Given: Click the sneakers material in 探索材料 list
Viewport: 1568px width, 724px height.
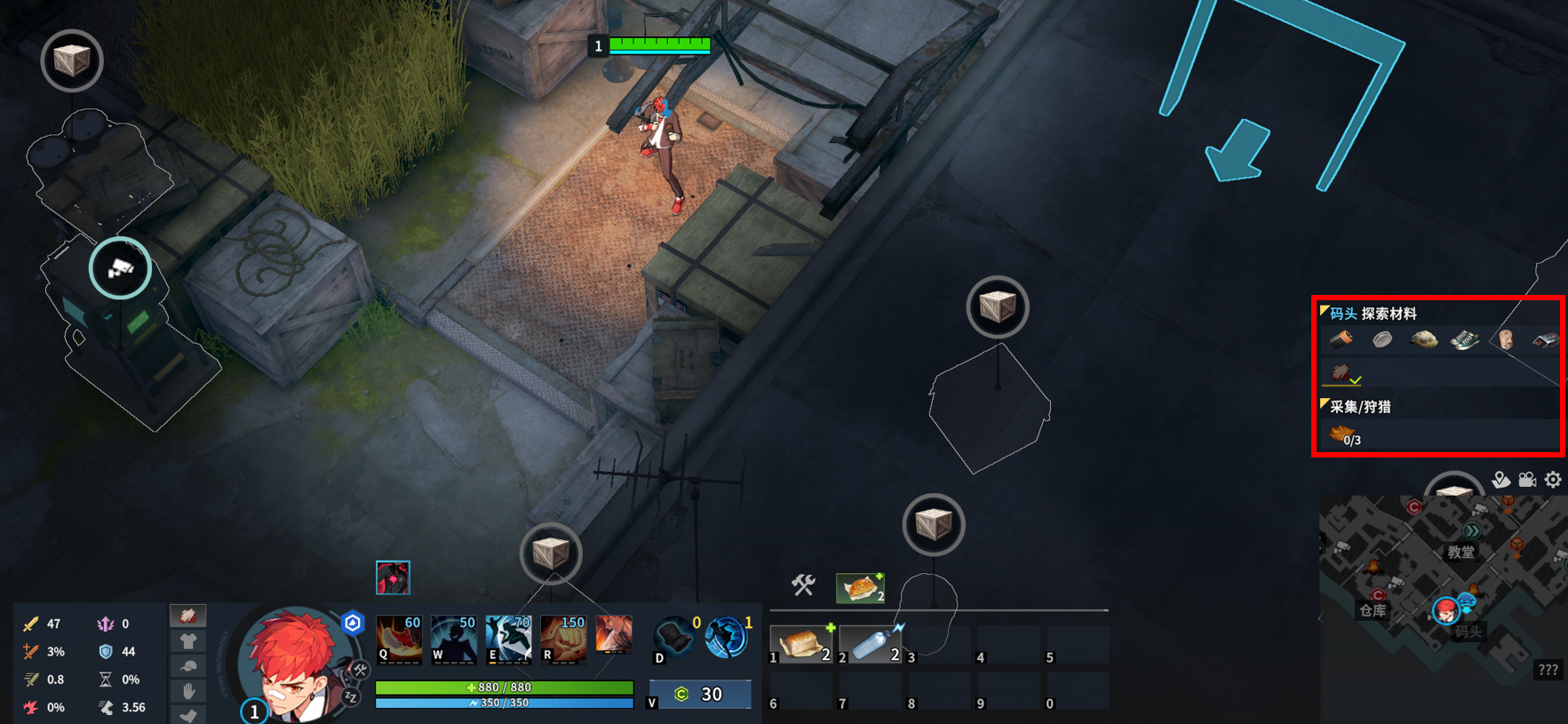Looking at the screenshot, I should tap(1464, 339).
